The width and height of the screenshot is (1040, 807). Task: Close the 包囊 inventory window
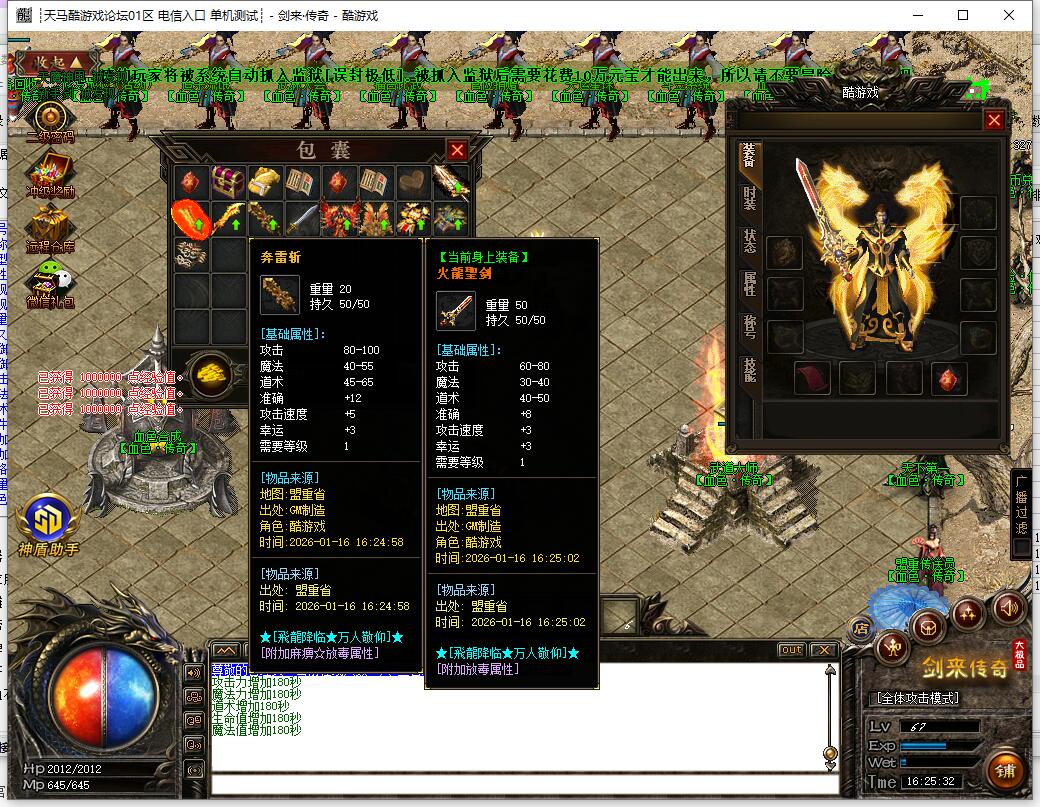pyautogui.click(x=457, y=150)
